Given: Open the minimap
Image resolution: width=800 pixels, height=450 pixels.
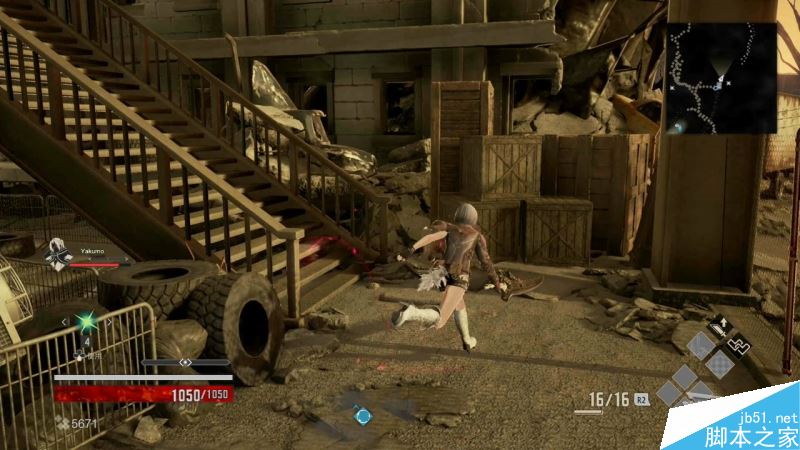Looking at the screenshot, I should click(x=721, y=78).
